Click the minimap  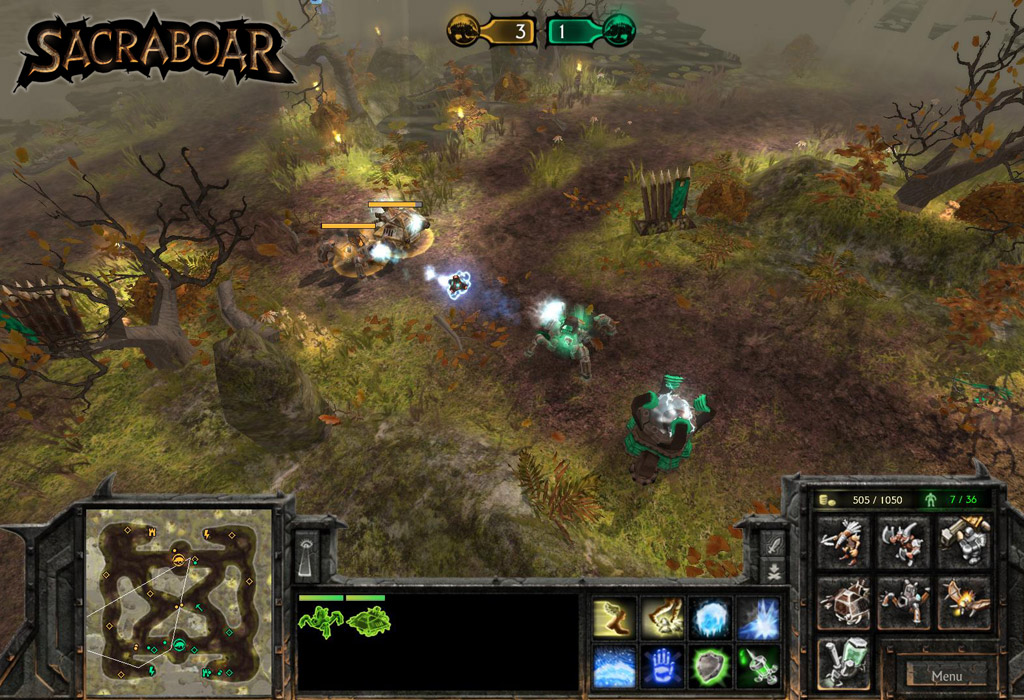(x=179, y=601)
